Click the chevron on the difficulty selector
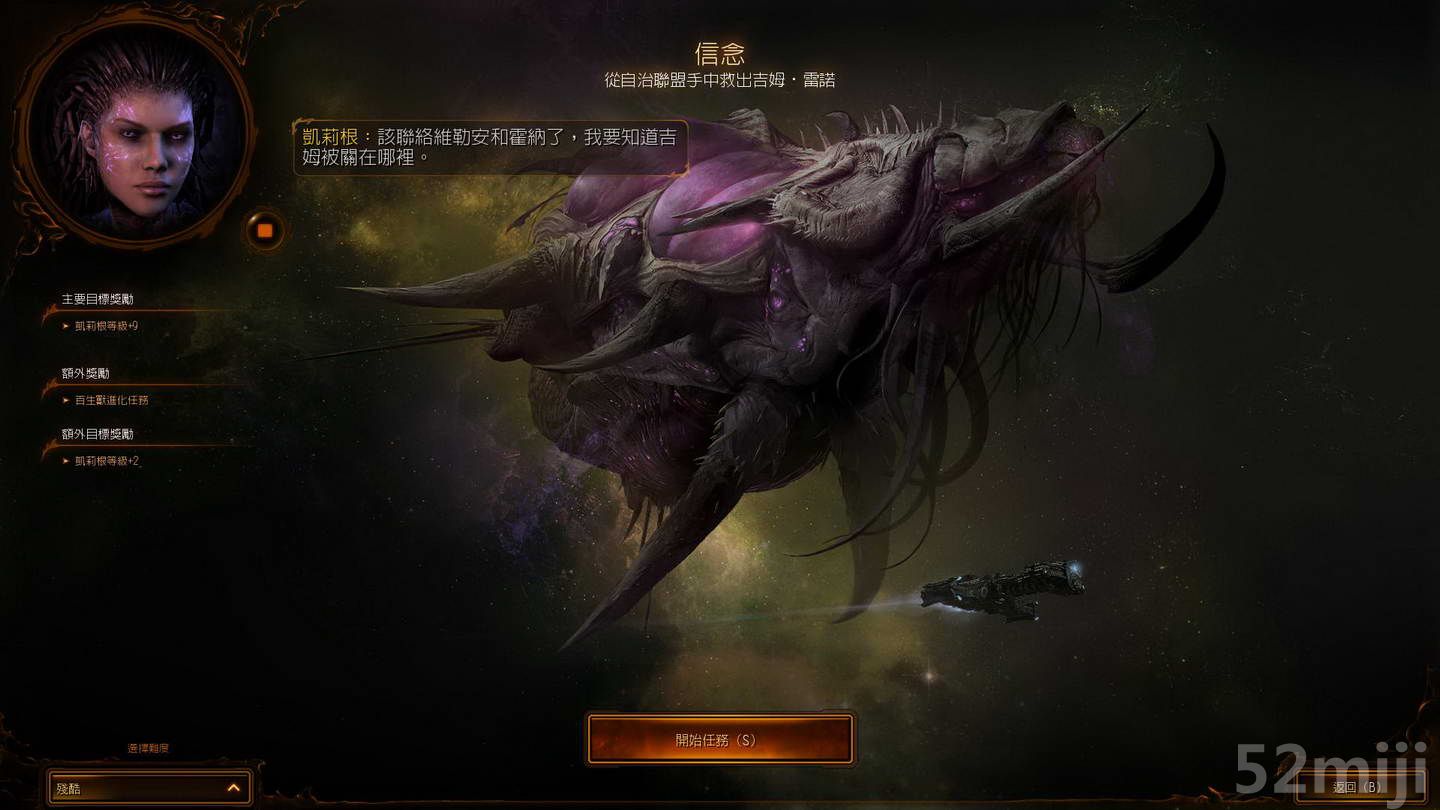Image resolution: width=1440 pixels, height=810 pixels. [234, 787]
